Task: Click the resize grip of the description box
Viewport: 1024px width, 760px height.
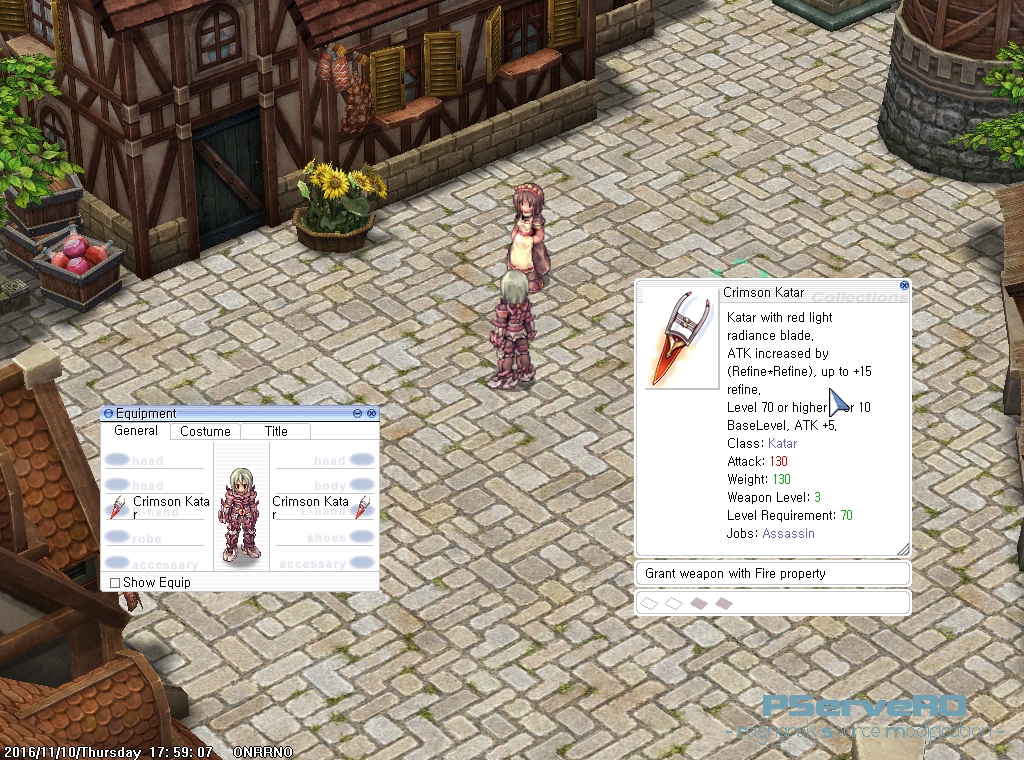Action: pyautogui.click(x=903, y=549)
